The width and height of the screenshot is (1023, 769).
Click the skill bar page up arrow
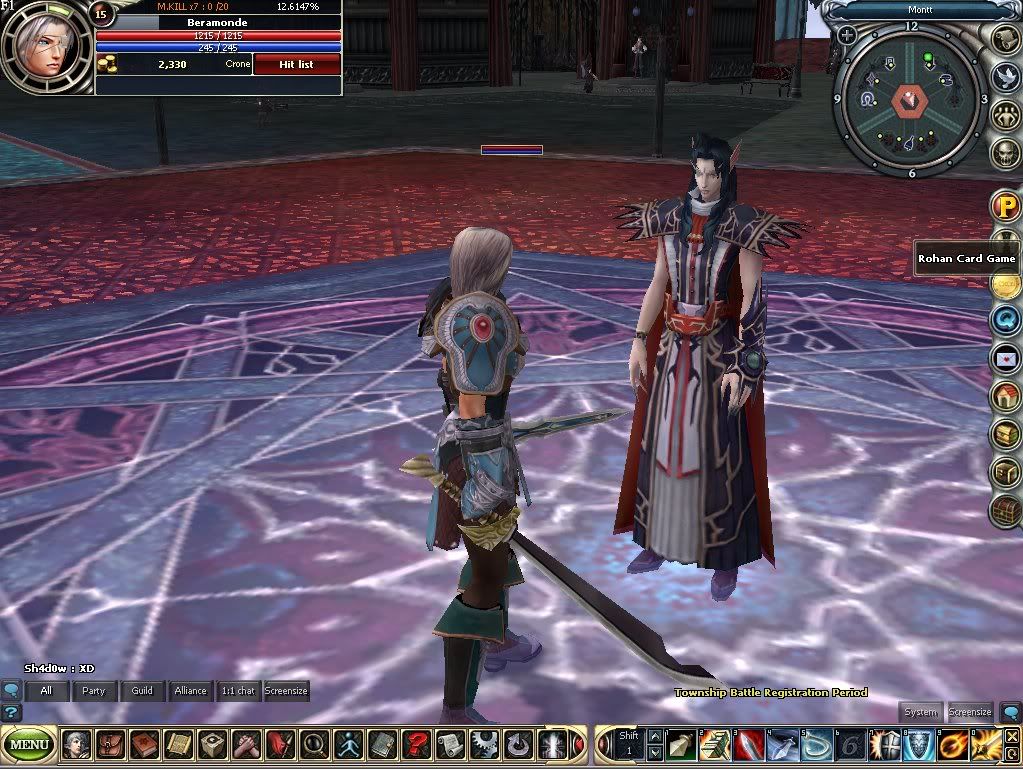pyautogui.click(x=655, y=737)
